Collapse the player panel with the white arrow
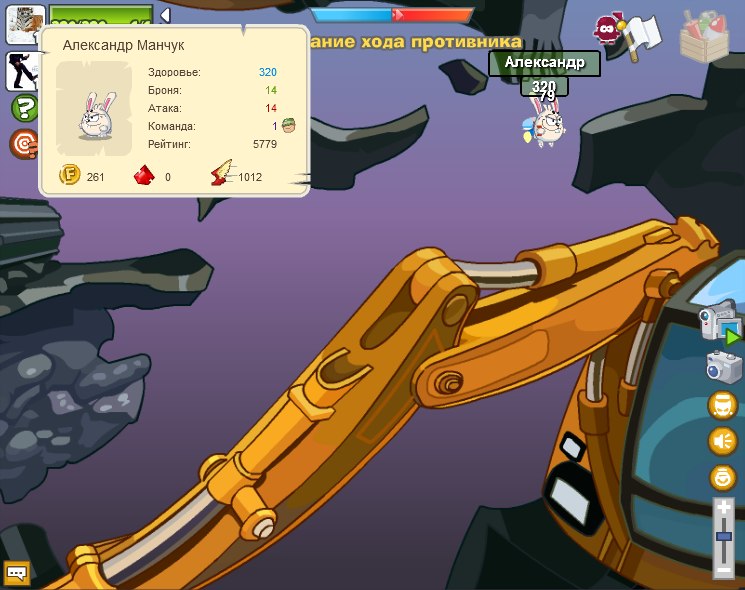Image resolution: width=745 pixels, height=590 pixels. point(165,15)
